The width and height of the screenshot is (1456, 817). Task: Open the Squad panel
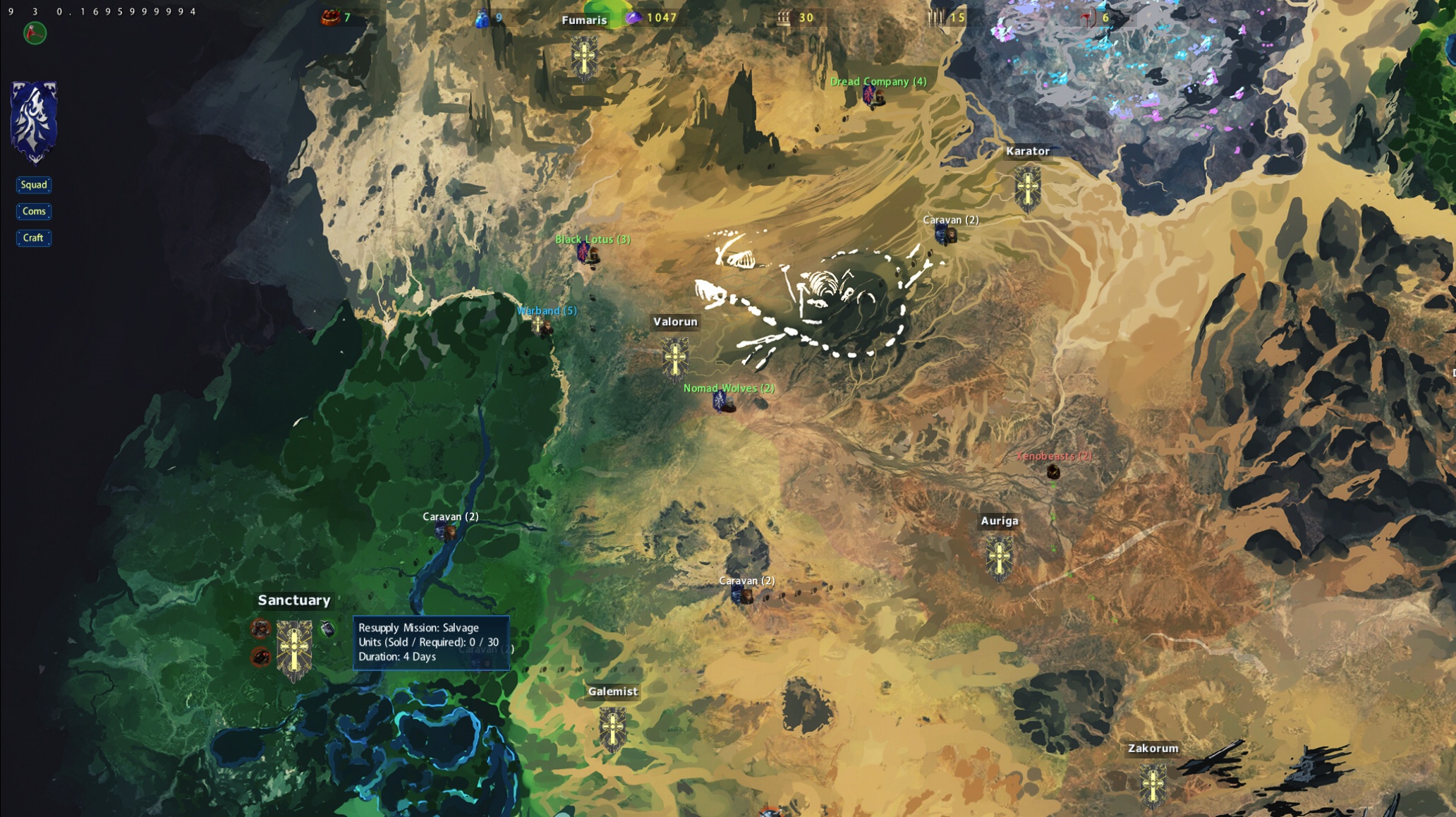tap(34, 185)
